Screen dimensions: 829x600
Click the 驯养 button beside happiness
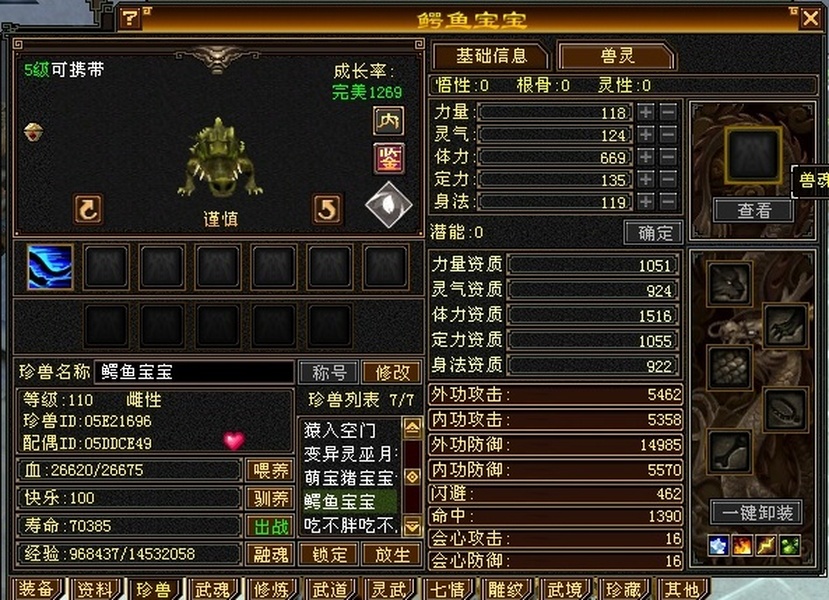click(270, 498)
